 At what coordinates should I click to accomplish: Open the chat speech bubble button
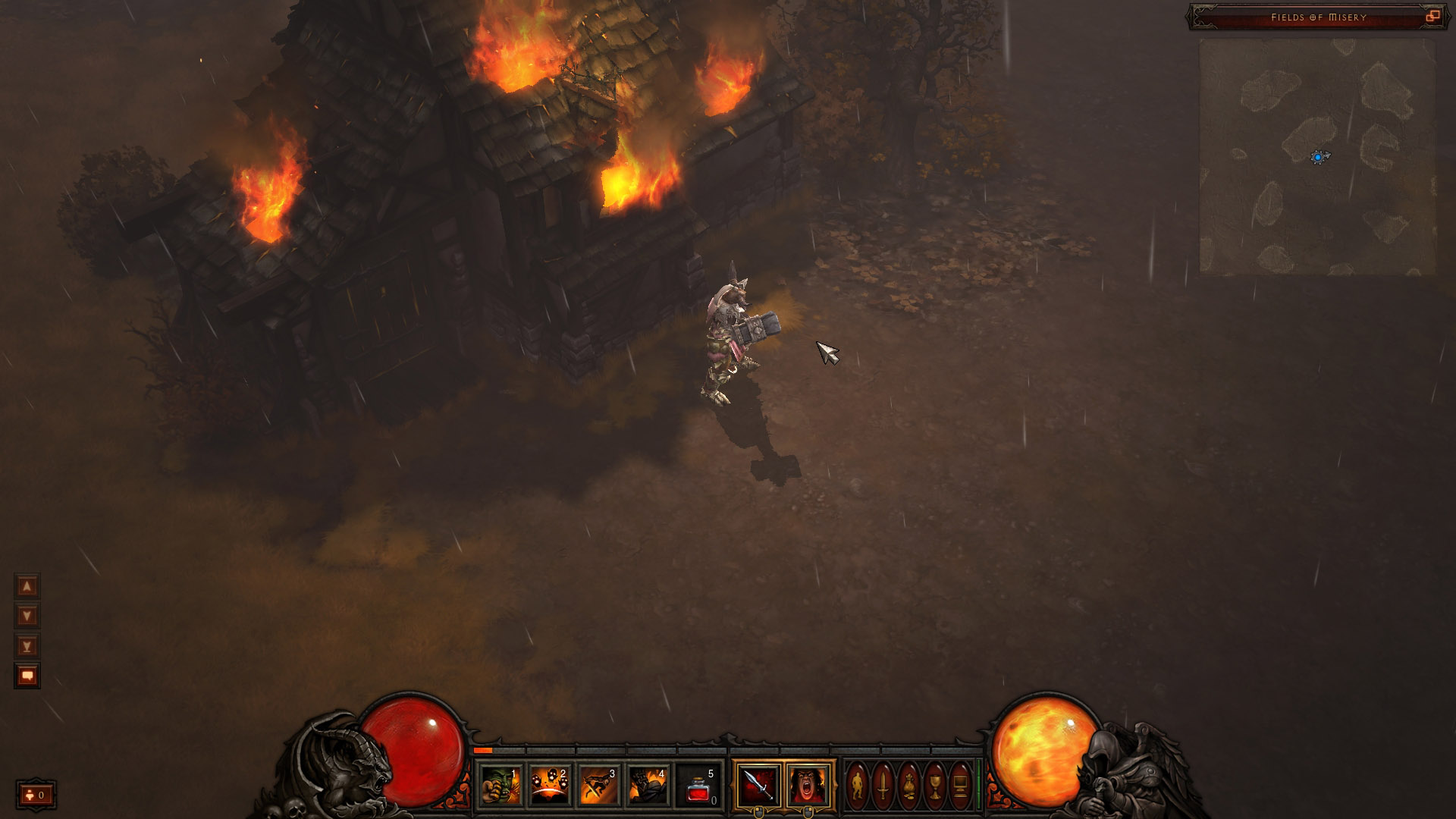point(27,676)
